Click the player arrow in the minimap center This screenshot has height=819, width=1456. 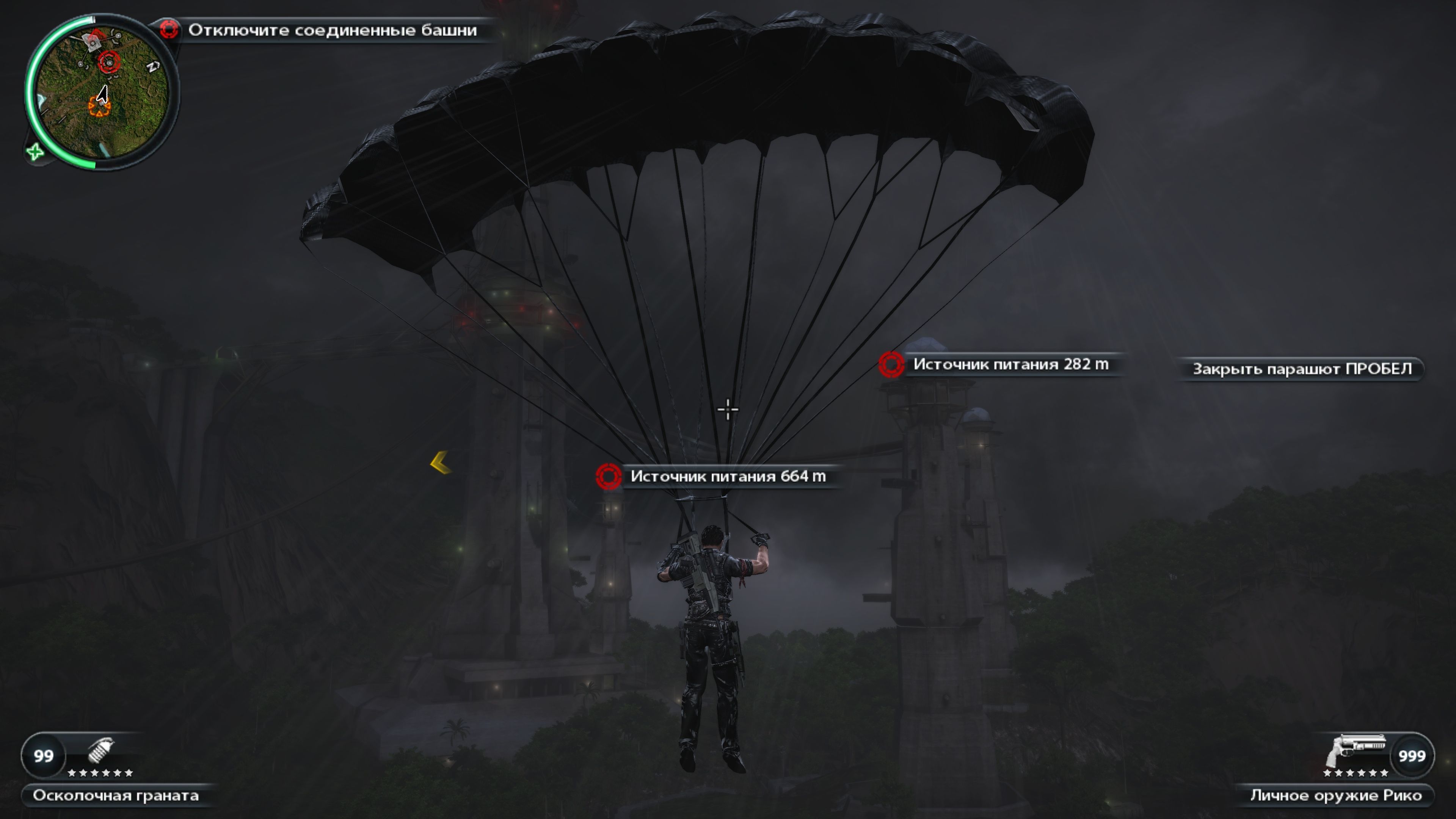point(103,93)
